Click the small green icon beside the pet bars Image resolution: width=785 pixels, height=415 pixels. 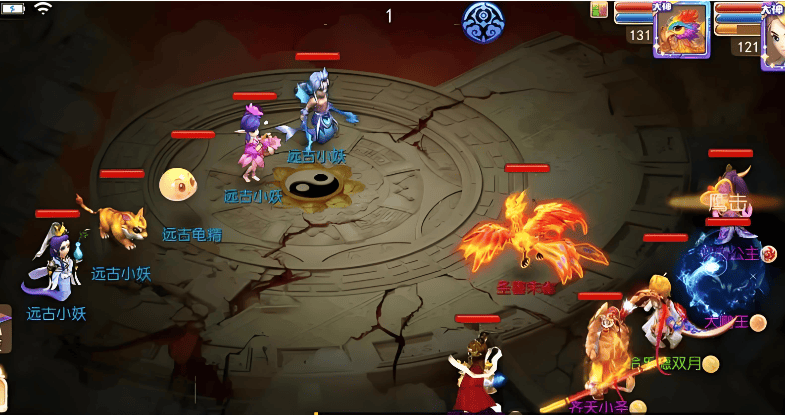pyautogui.click(x=599, y=10)
